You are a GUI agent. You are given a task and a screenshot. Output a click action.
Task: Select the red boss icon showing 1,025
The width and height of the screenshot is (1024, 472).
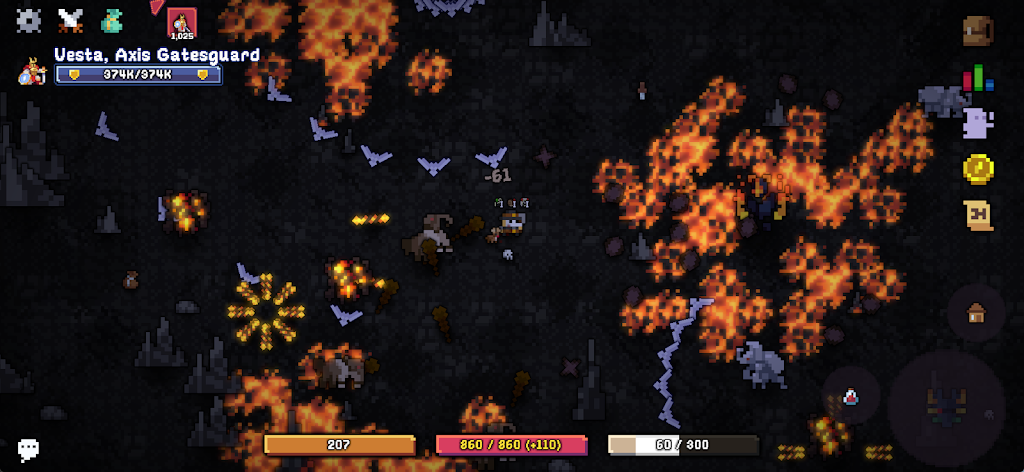(182, 23)
